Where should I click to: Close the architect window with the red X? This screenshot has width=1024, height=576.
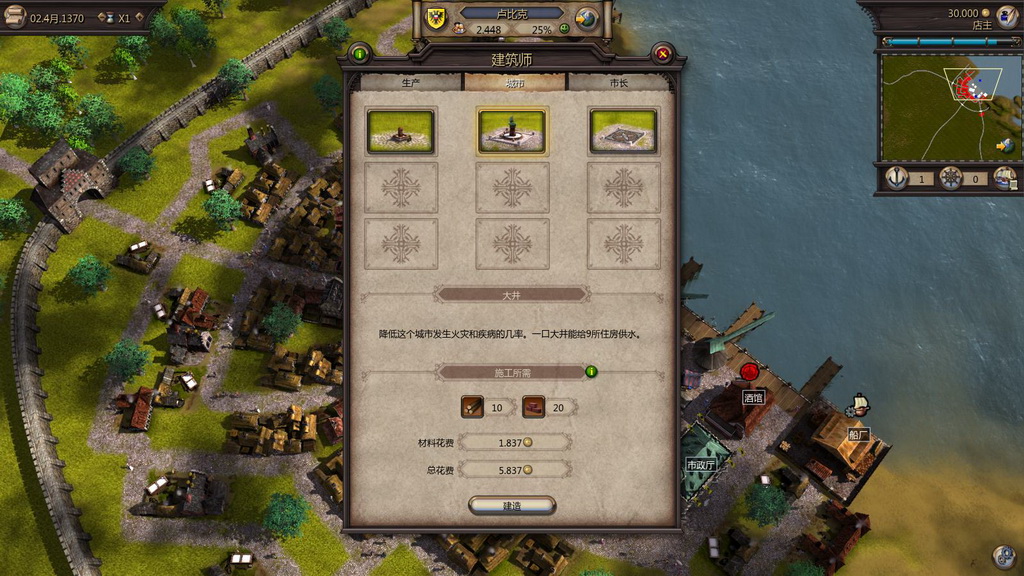[x=662, y=53]
